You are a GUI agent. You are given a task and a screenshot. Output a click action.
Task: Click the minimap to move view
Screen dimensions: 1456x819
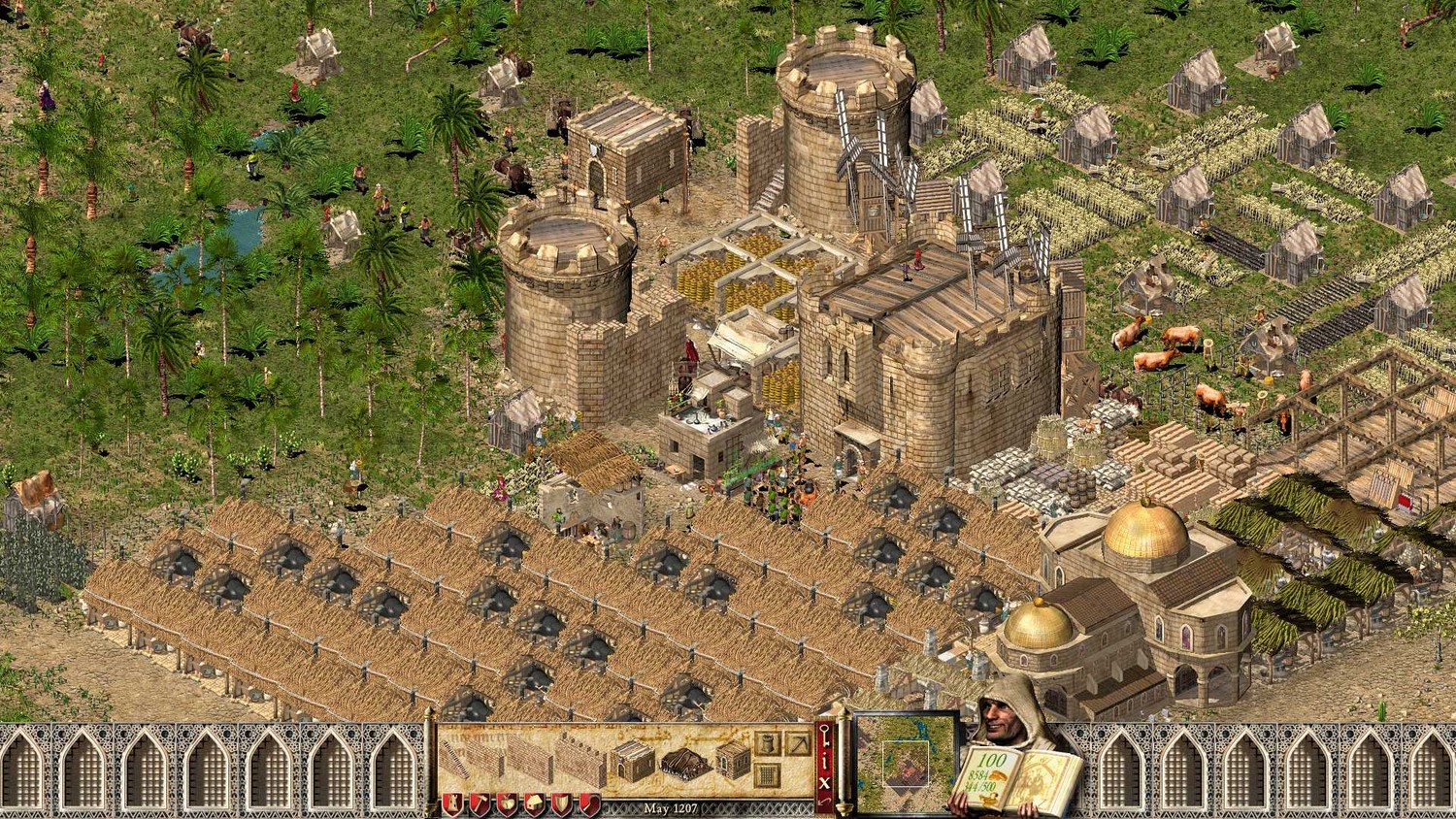(x=905, y=764)
